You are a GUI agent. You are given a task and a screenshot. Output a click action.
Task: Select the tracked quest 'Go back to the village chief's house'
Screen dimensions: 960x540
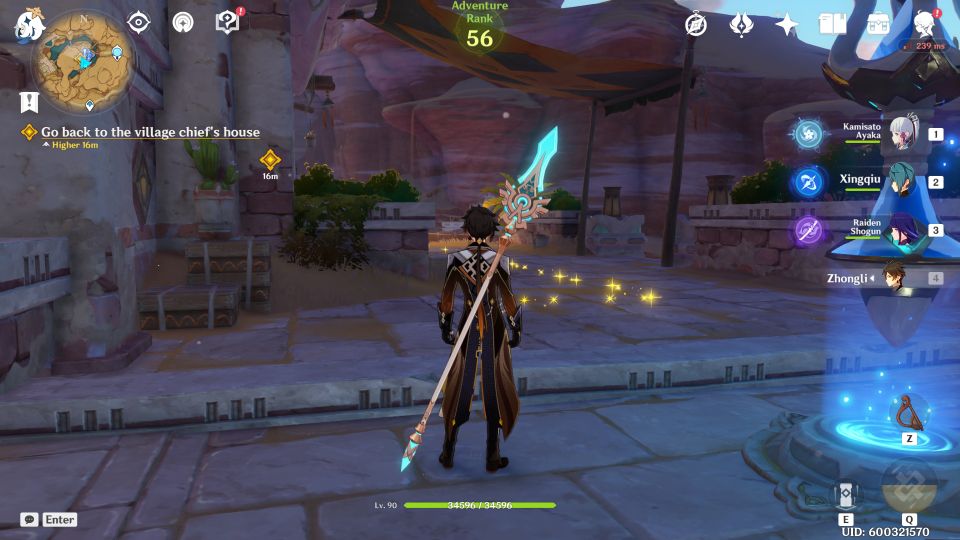pyautogui.click(x=150, y=132)
